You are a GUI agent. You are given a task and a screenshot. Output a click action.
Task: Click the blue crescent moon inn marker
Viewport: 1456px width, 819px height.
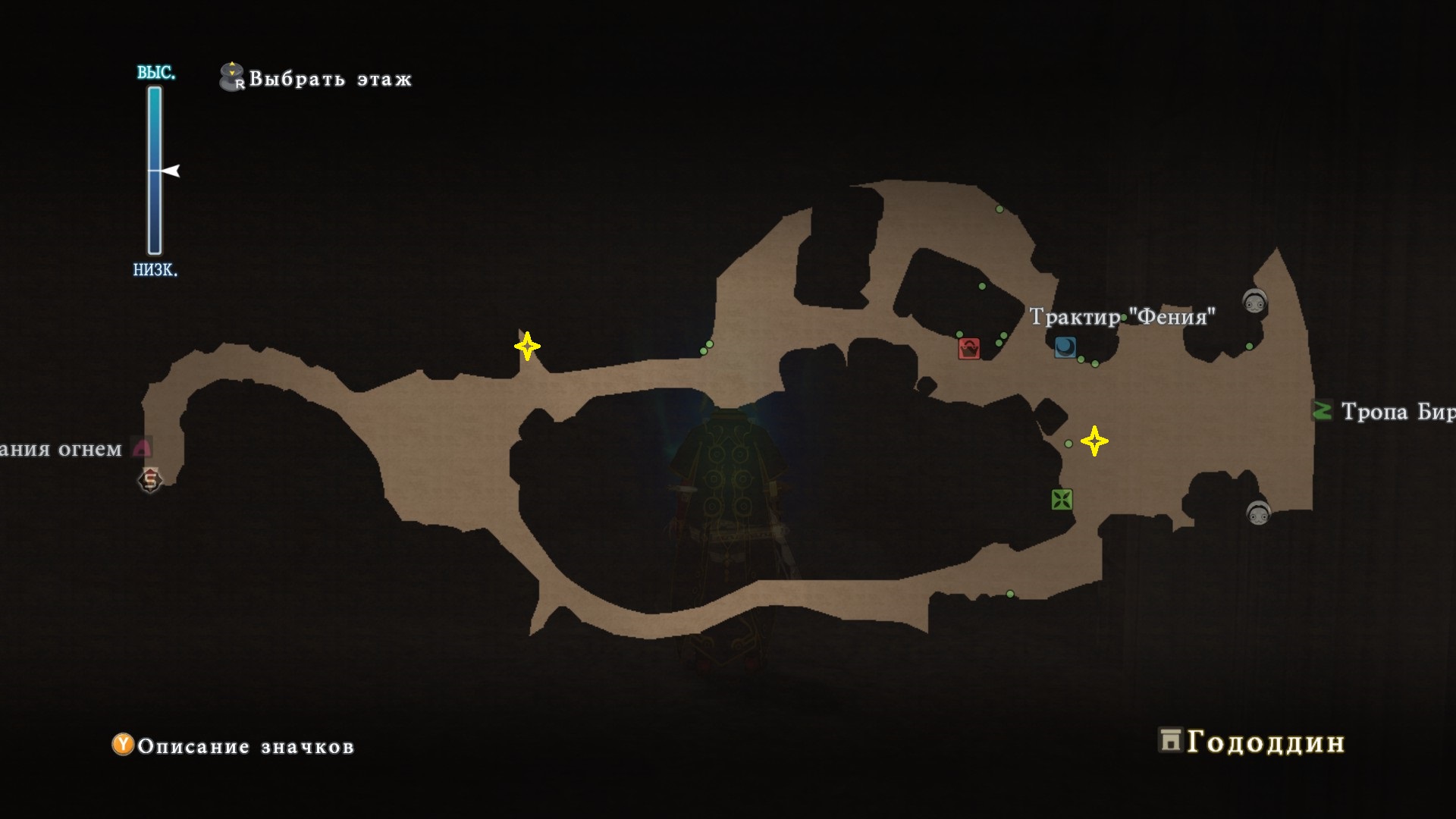coord(1065,347)
